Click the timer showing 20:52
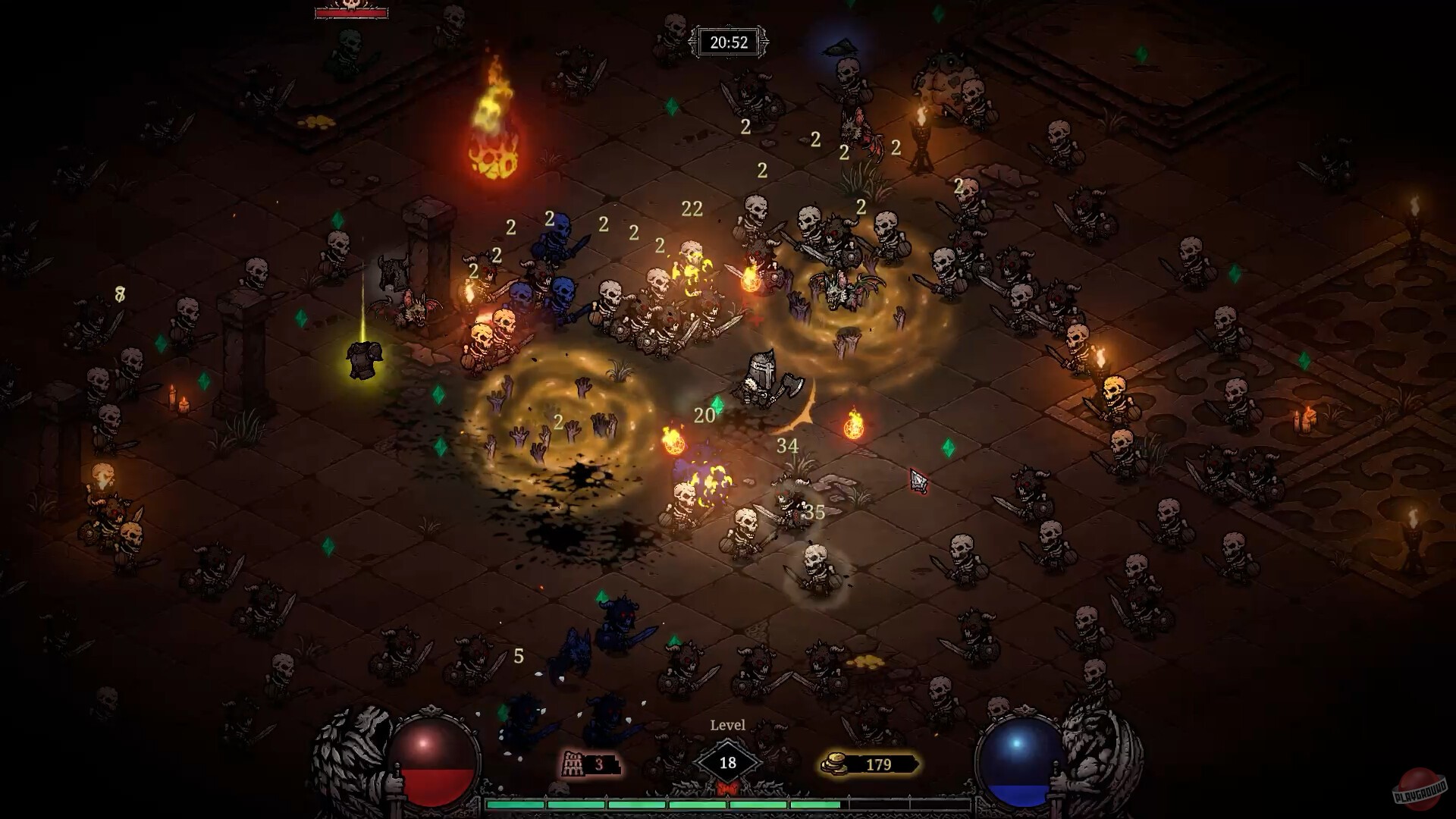This screenshot has height=819, width=1456. (728, 42)
